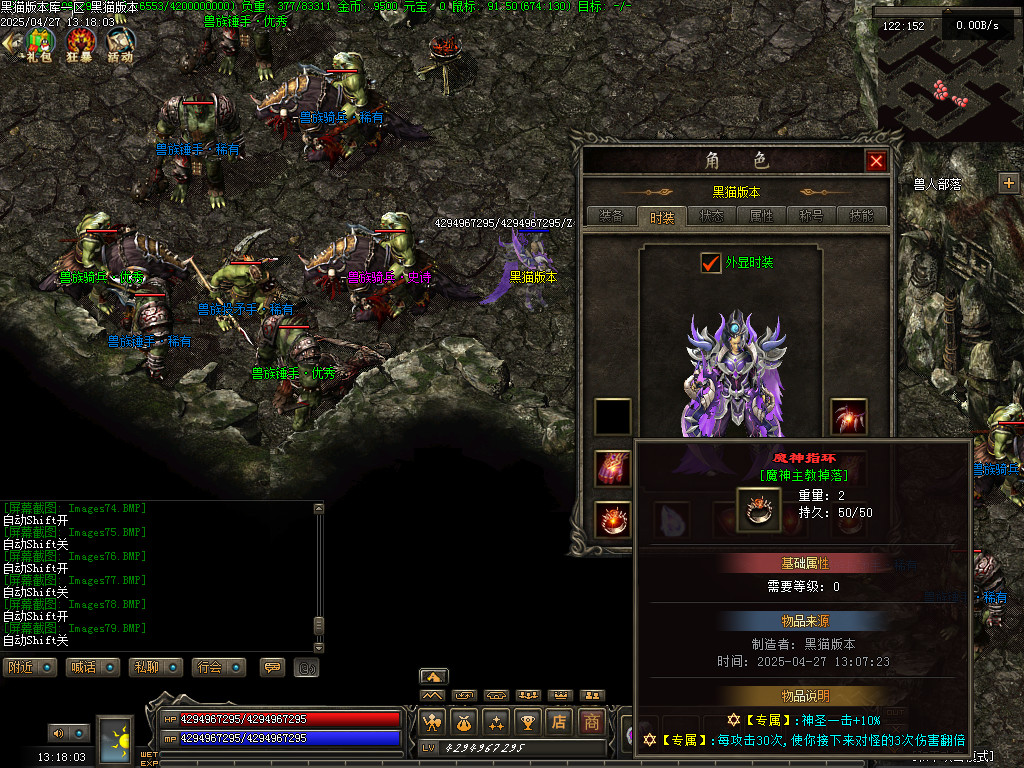
Task: Click the trophy ranking button
Action: tap(528, 721)
